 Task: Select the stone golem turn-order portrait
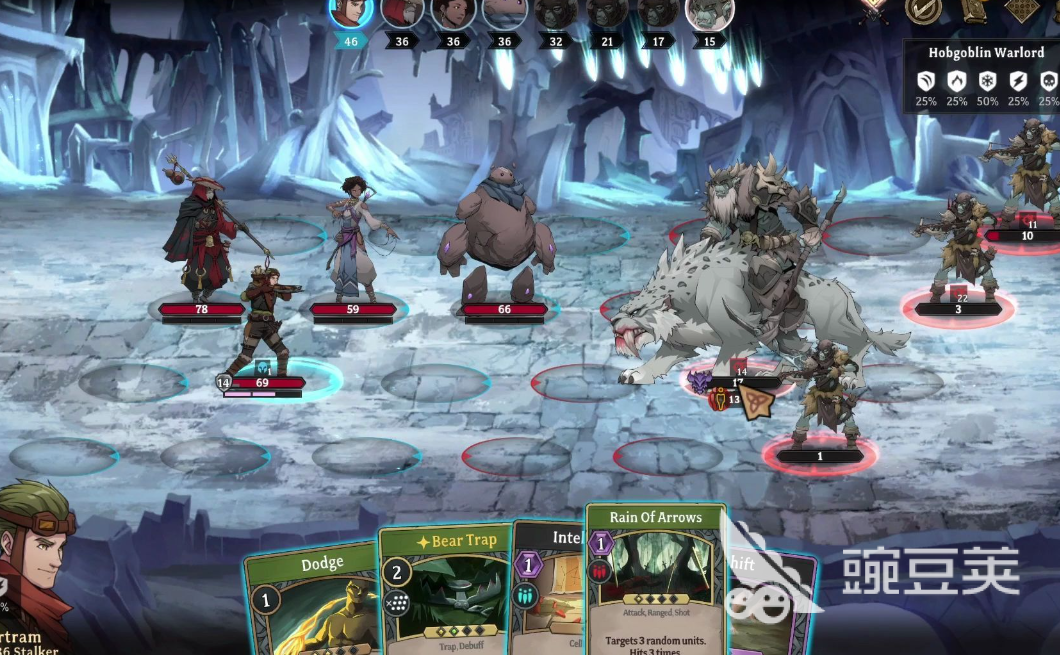(505, 13)
